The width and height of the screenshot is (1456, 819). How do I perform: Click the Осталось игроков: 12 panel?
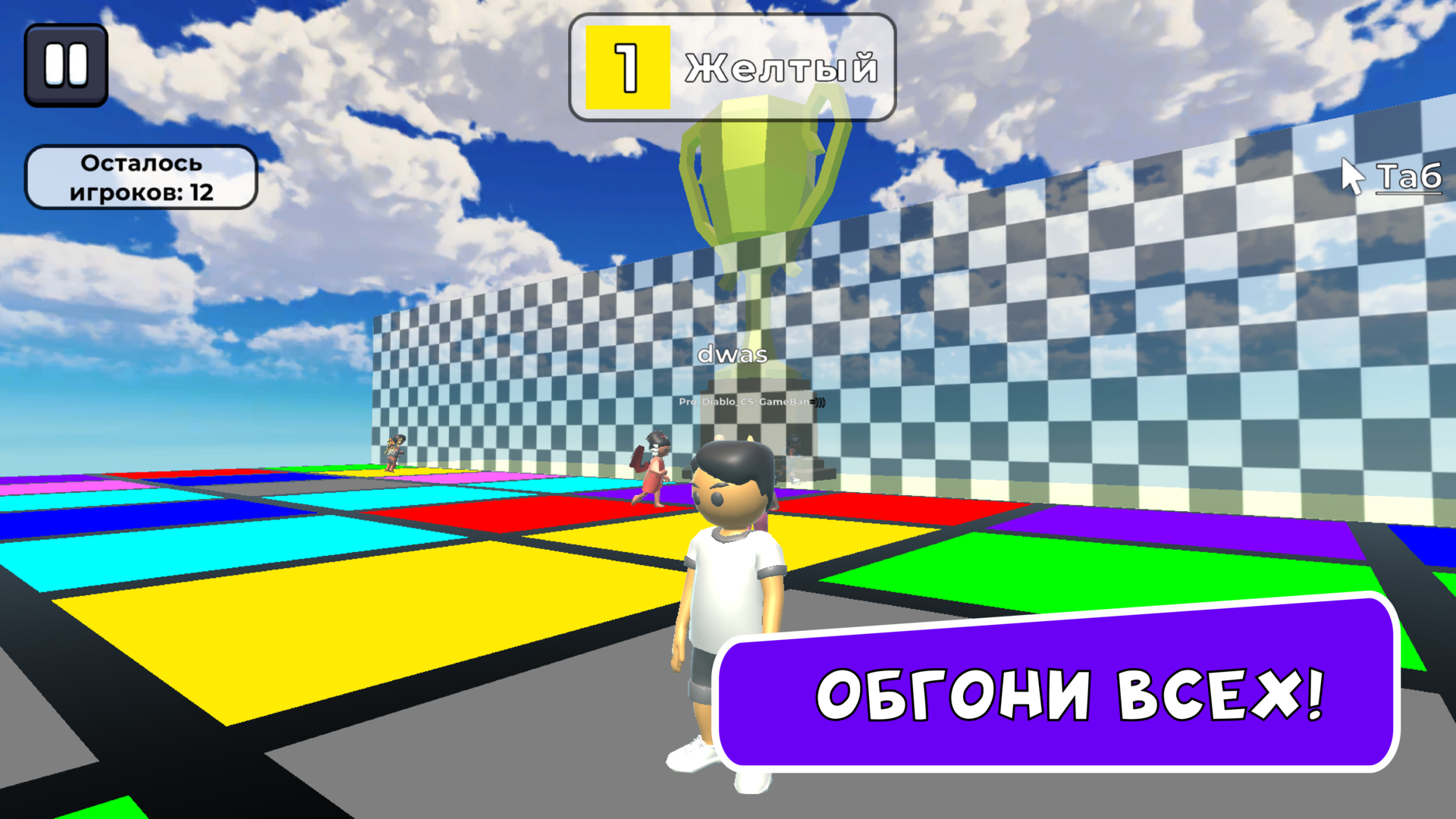[141, 177]
